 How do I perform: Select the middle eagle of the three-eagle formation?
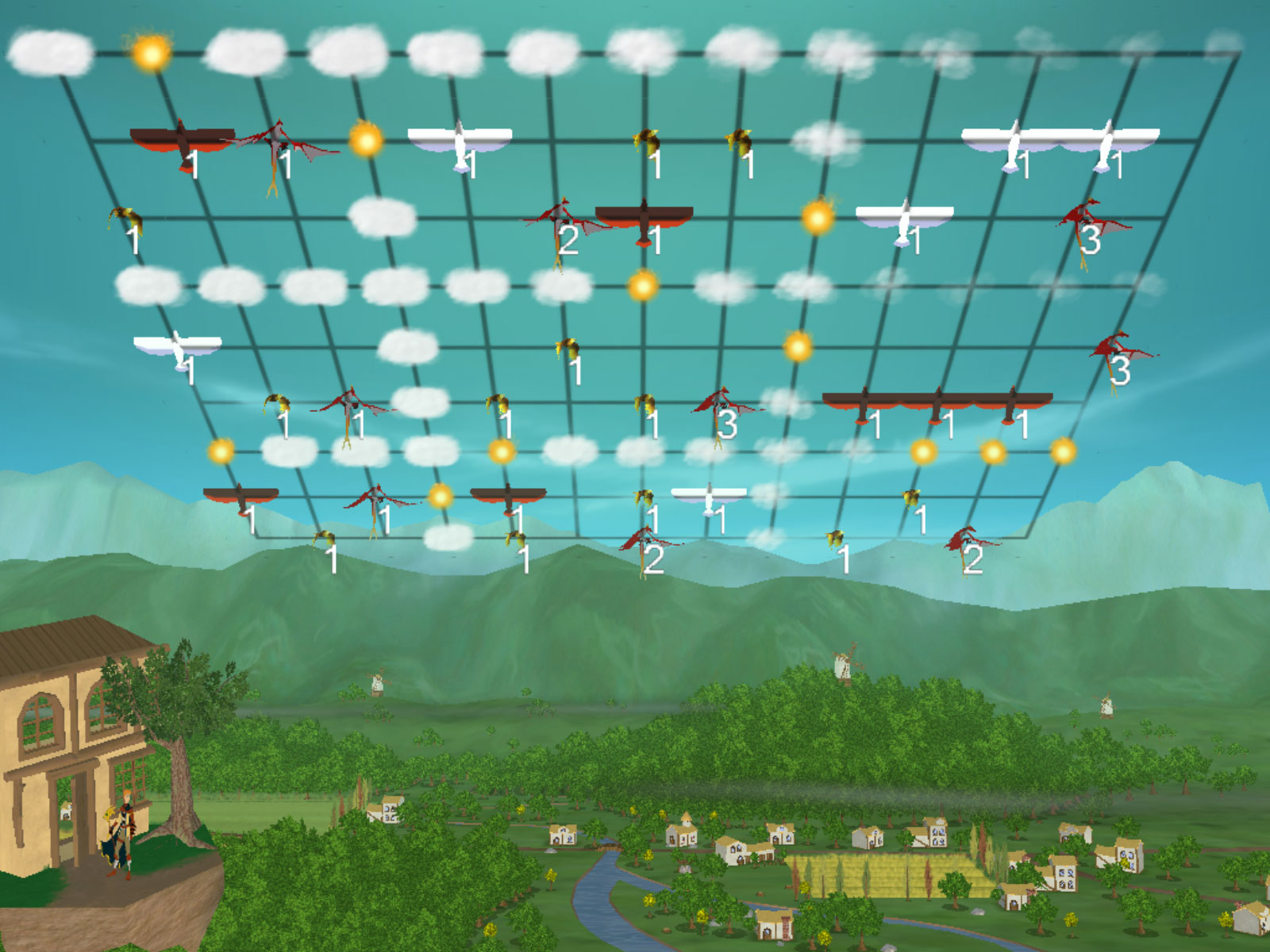(937, 404)
